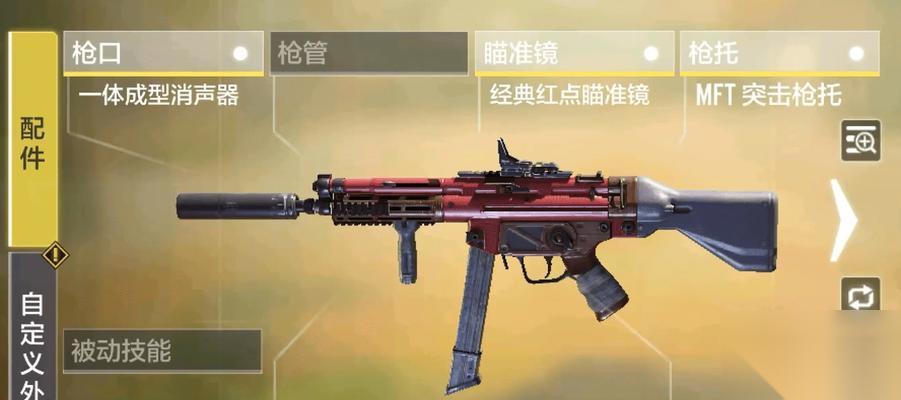
Task: Open the 被动技能 perk slot
Action: click(161, 351)
